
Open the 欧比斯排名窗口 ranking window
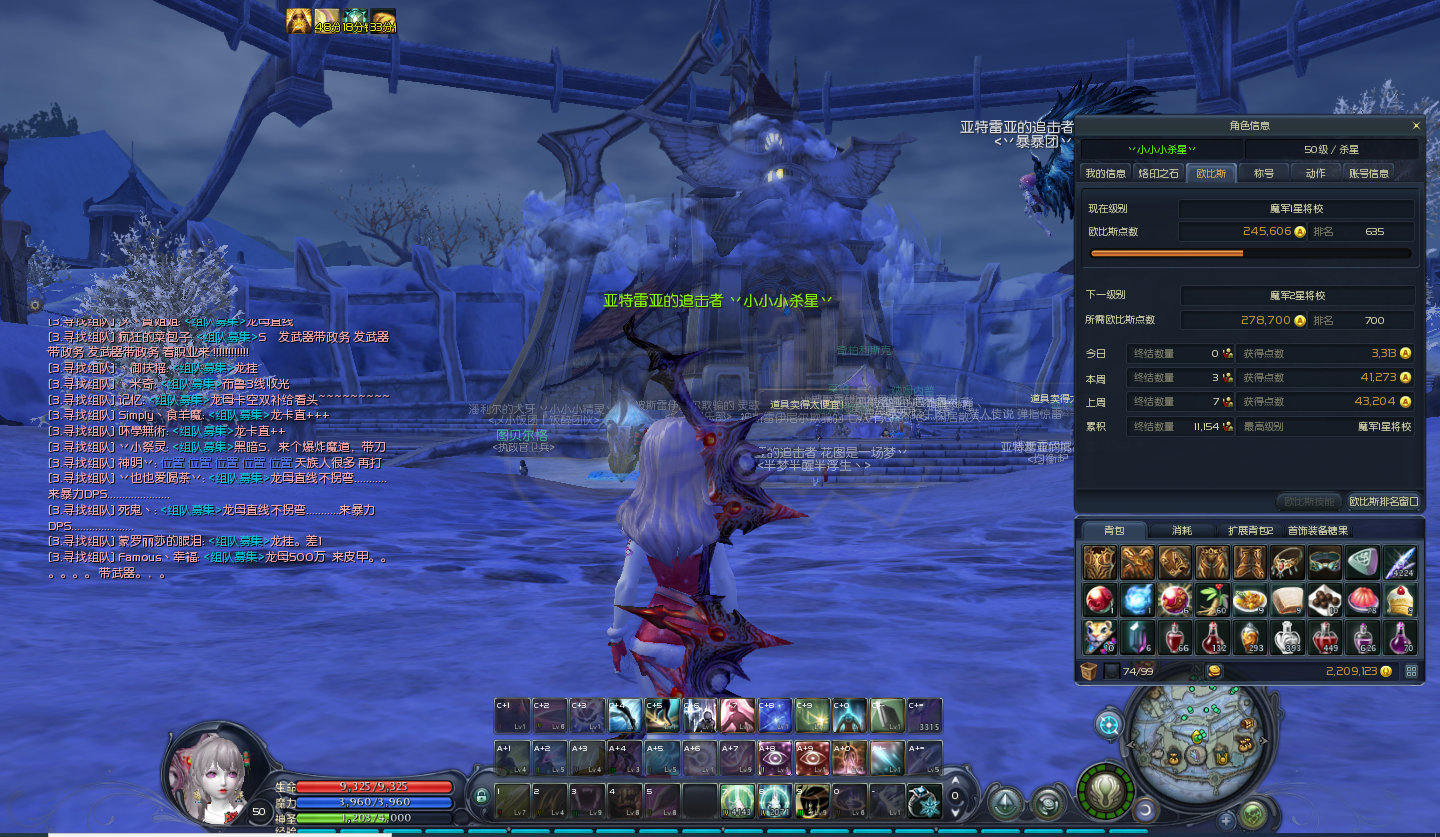tap(1383, 501)
